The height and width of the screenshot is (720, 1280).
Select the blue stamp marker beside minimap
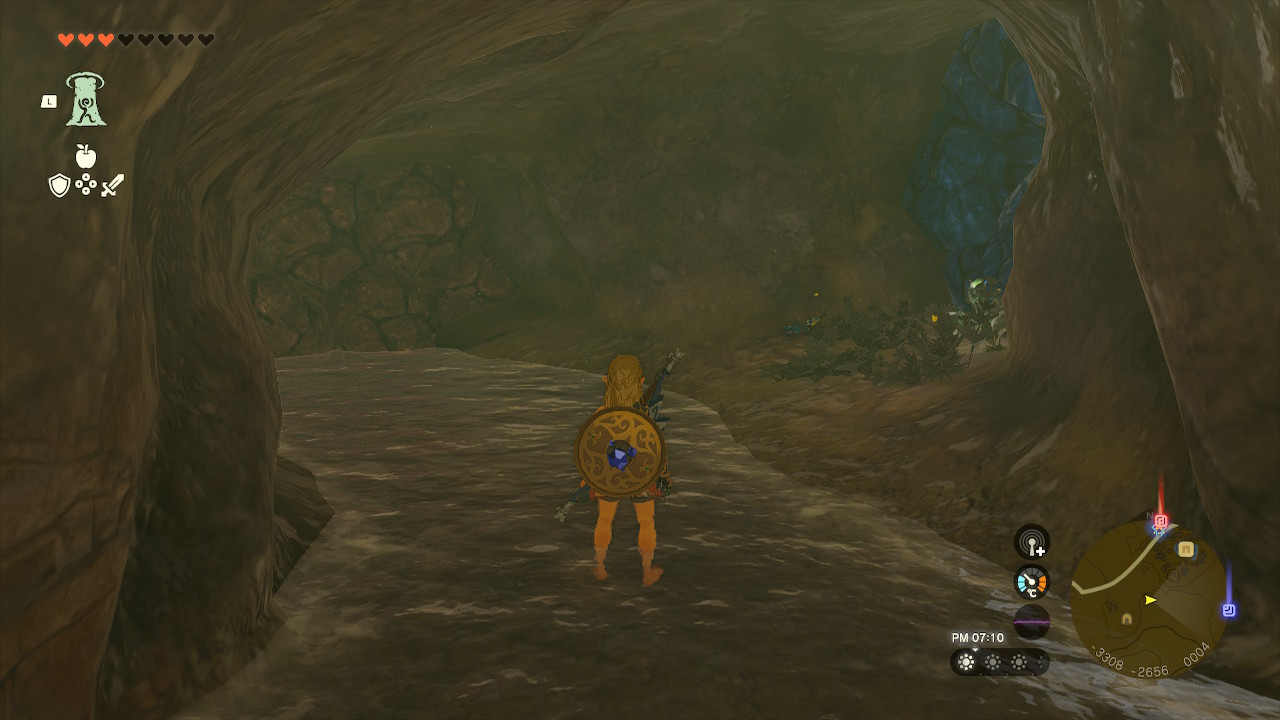pyautogui.click(x=1229, y=610)
